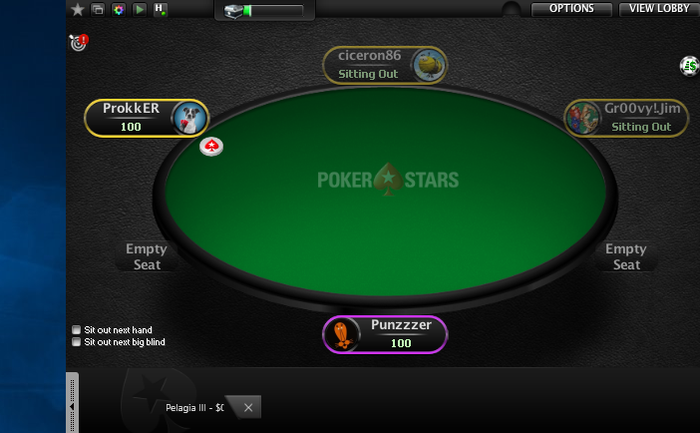
Task: Select player ProkkER's seat panel
Action: point(146,117)
